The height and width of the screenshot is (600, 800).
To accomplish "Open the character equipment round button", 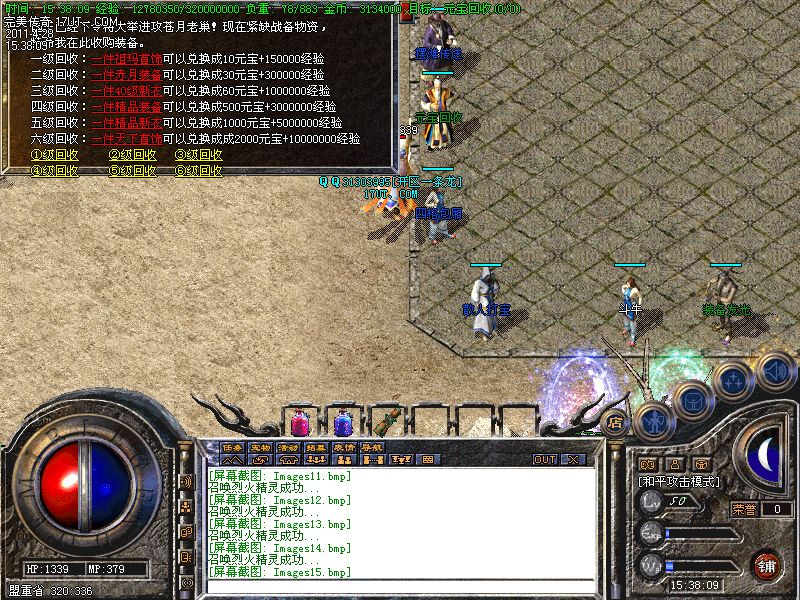I will [652, 418].
